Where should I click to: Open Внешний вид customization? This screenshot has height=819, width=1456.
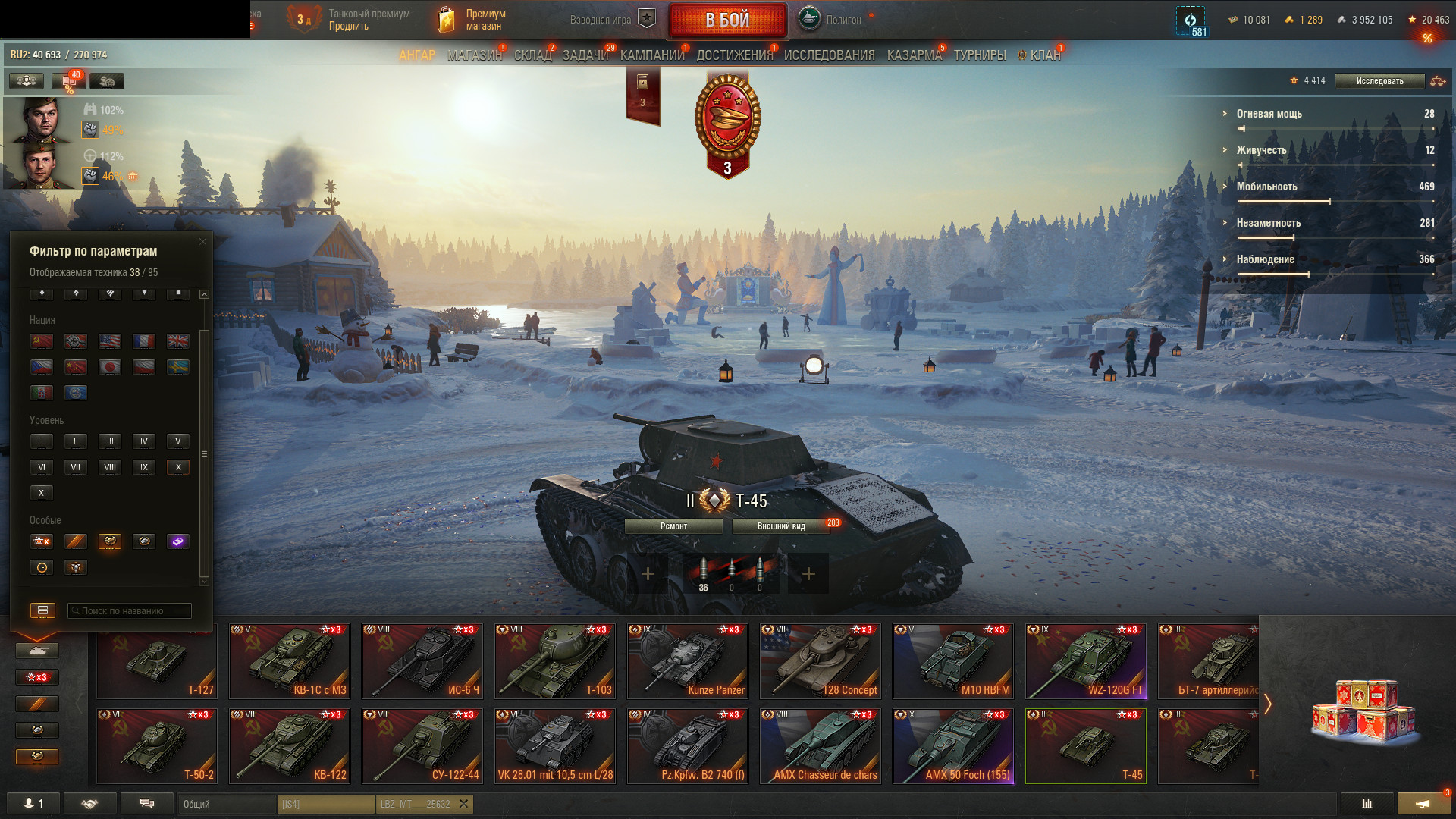point(781,526)
